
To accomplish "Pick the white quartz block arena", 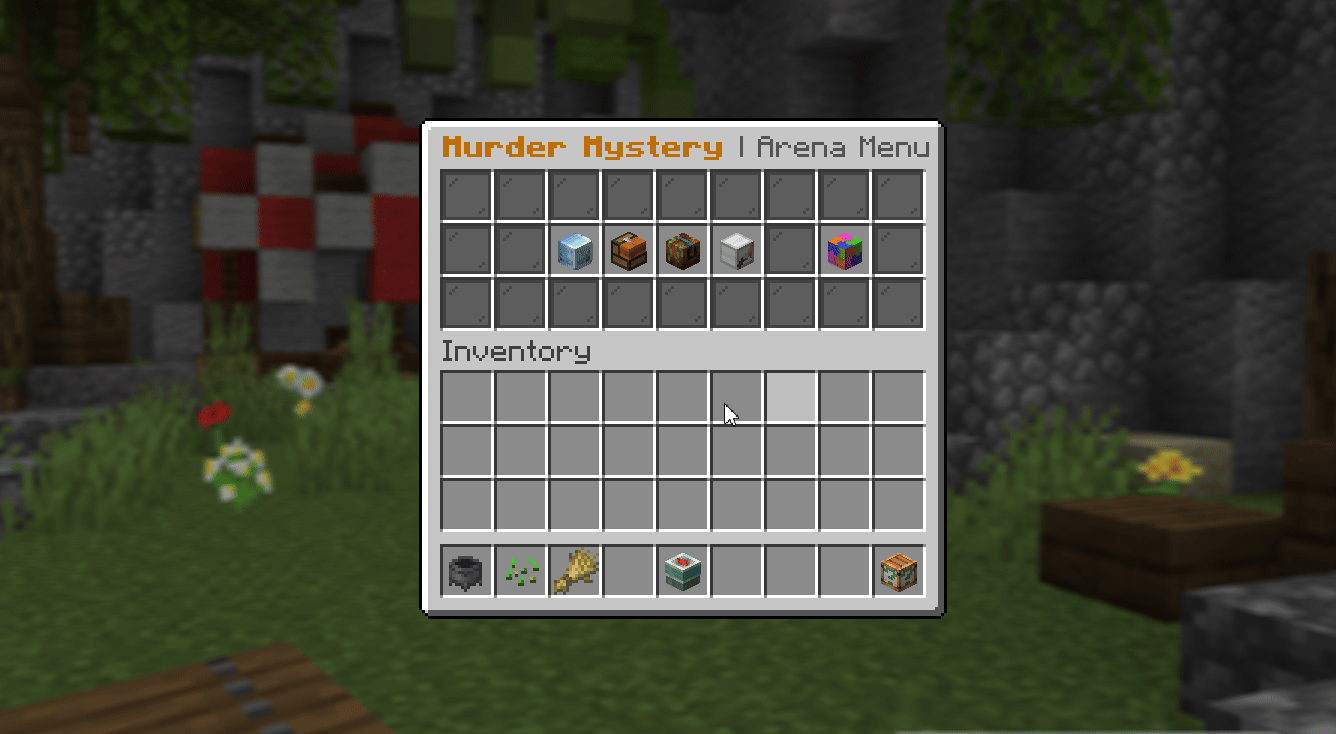I will [736, 250].
